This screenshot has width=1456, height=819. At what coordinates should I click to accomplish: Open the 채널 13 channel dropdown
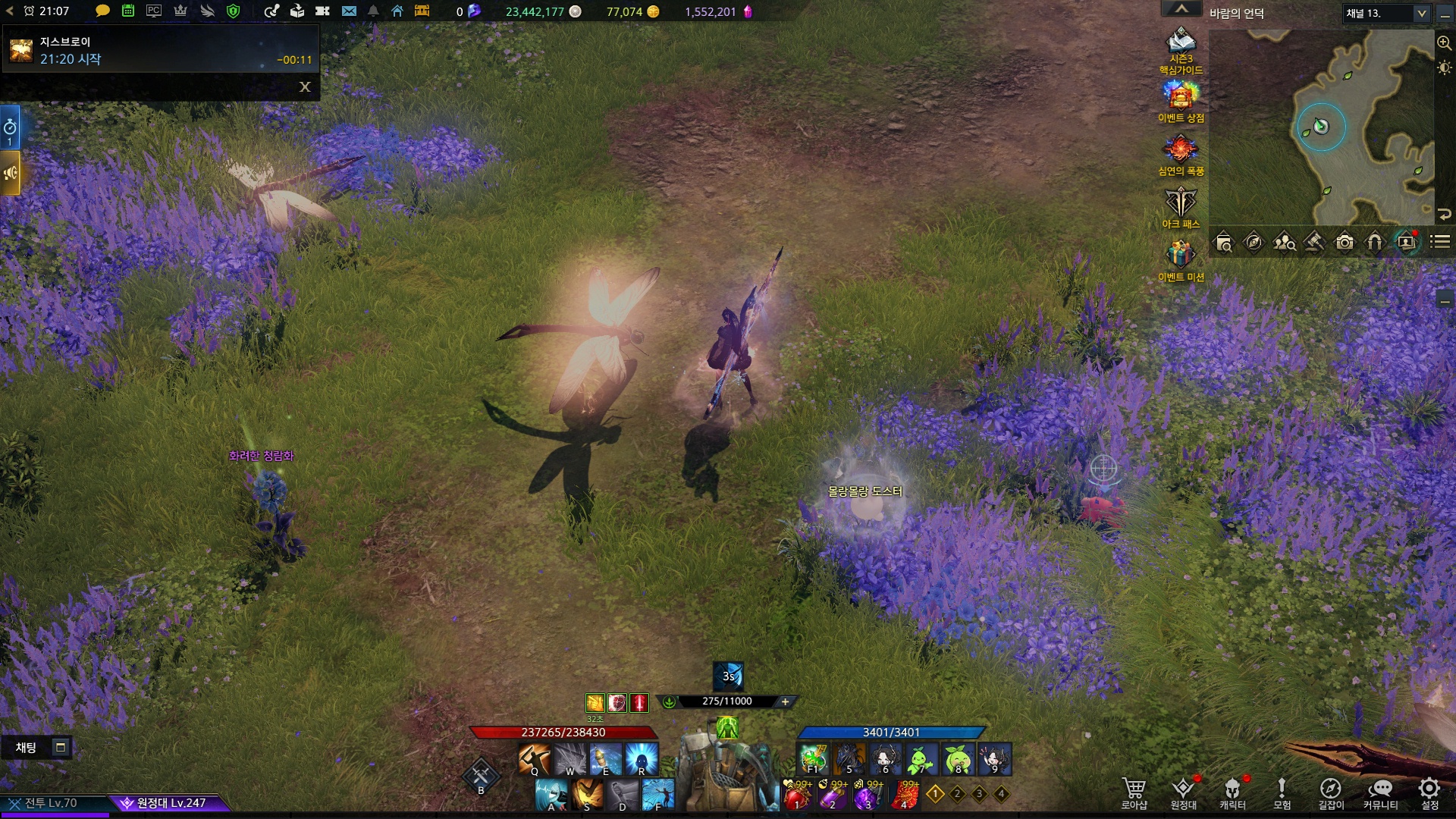click(1421, 14)
